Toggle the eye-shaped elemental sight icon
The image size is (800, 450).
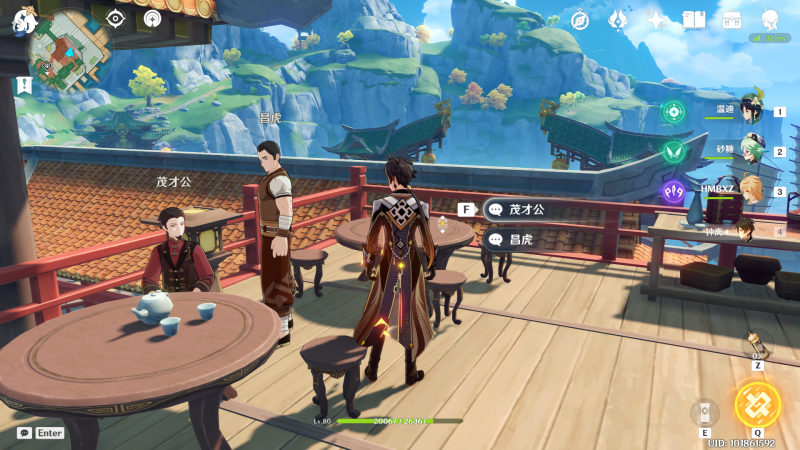[x=116, y=19]
